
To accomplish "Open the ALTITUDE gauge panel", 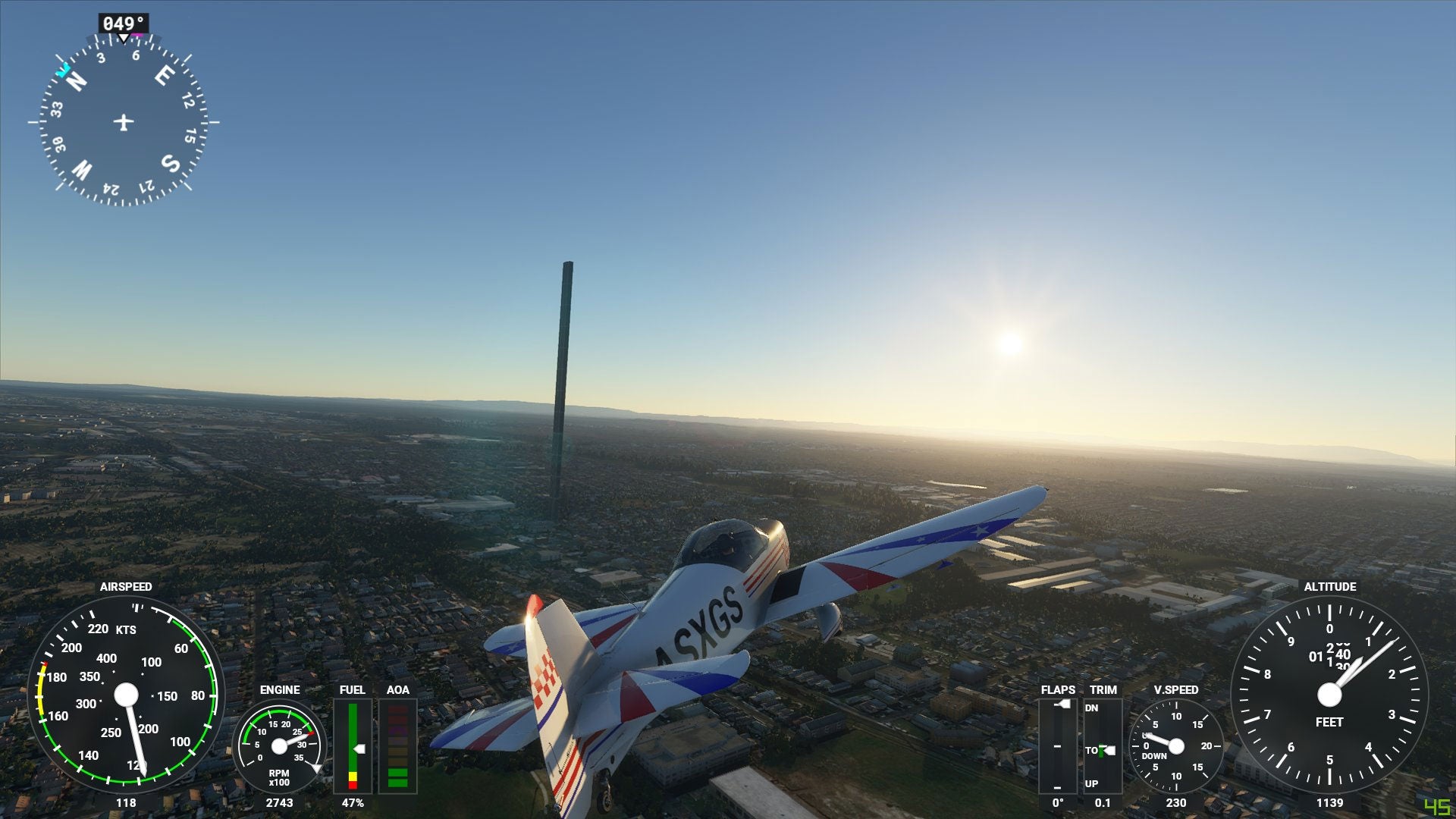I will point(1332,694).
